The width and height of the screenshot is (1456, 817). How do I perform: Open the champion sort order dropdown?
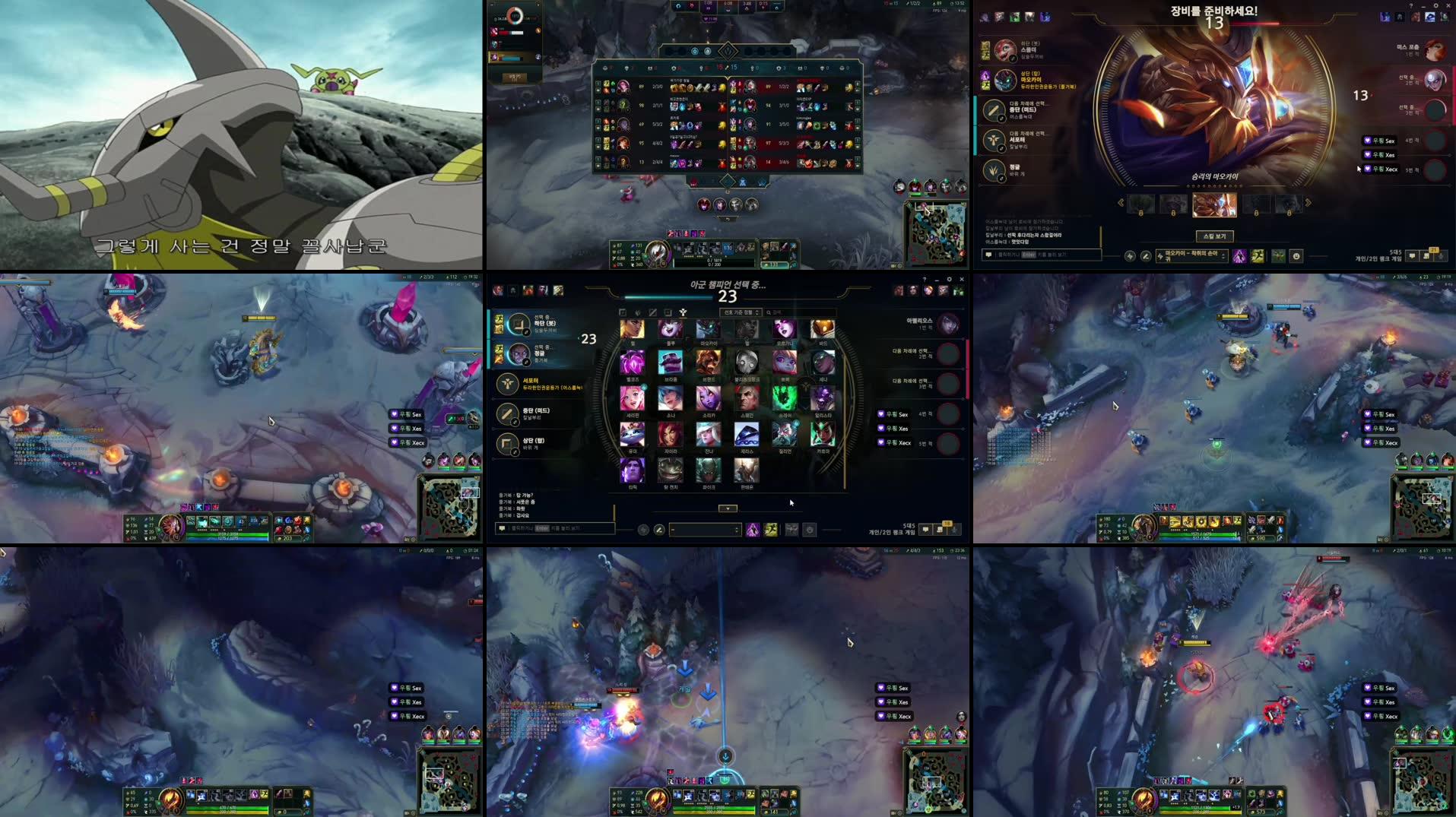coord(742,312)
